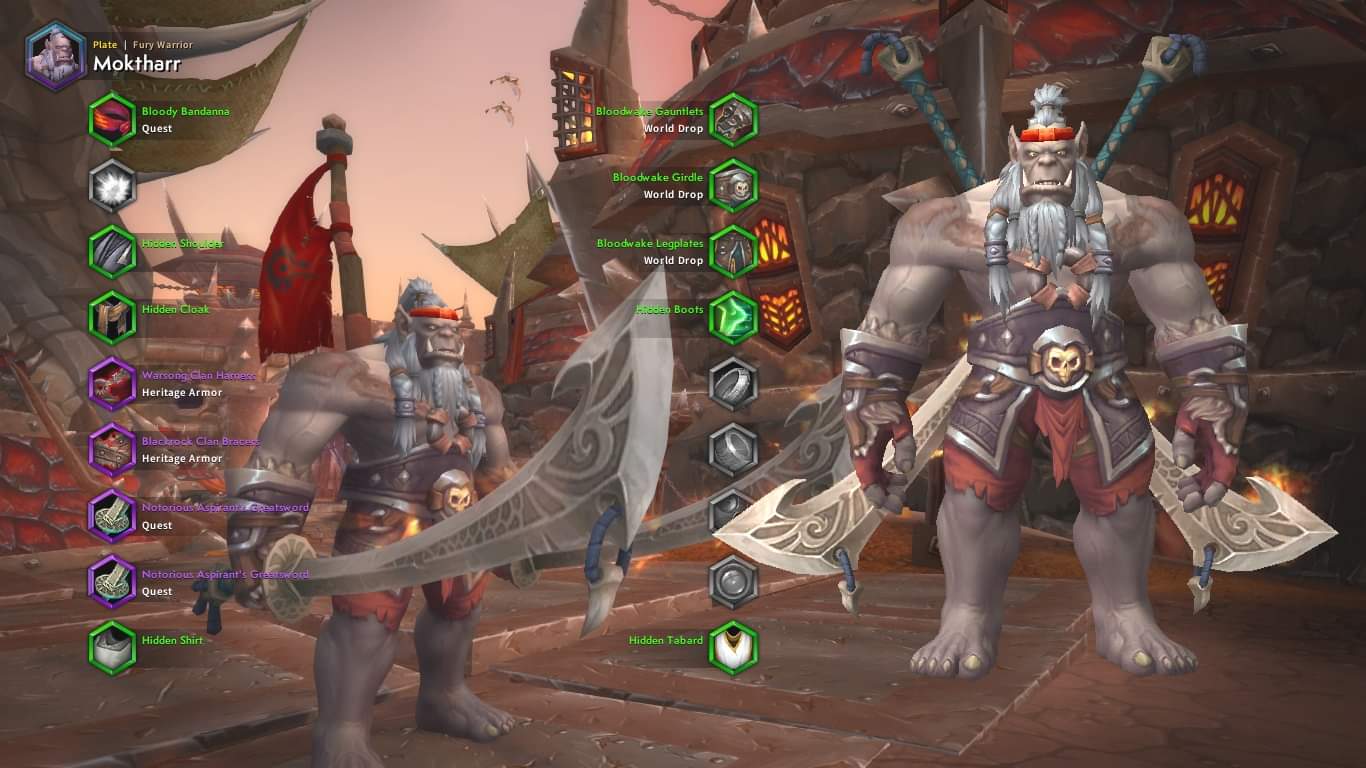The image size is (1366, 768).
Task: Select the Hidden Shirt slot icon
Action: coord(112,648)
